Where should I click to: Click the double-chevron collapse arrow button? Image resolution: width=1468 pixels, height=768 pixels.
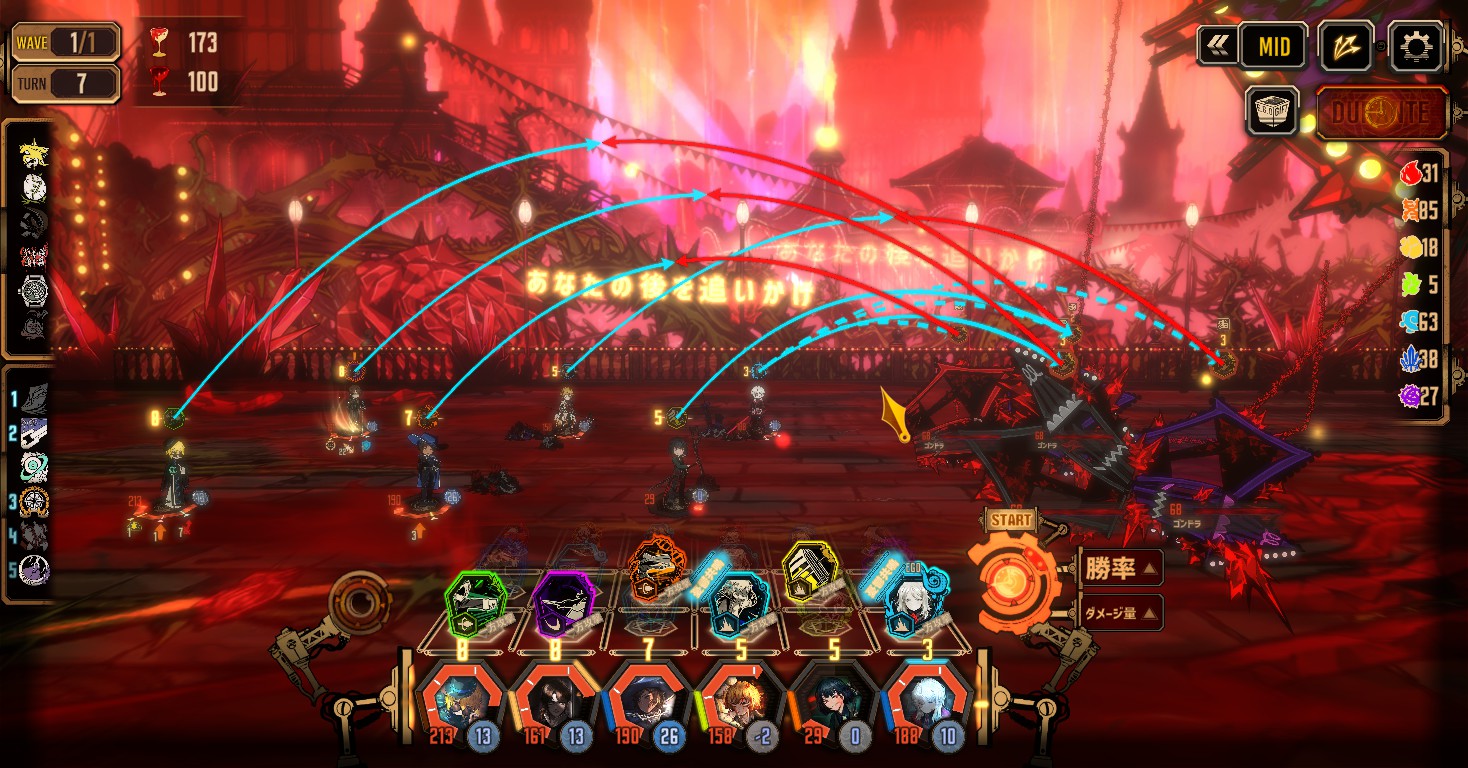coord(1217,46)
